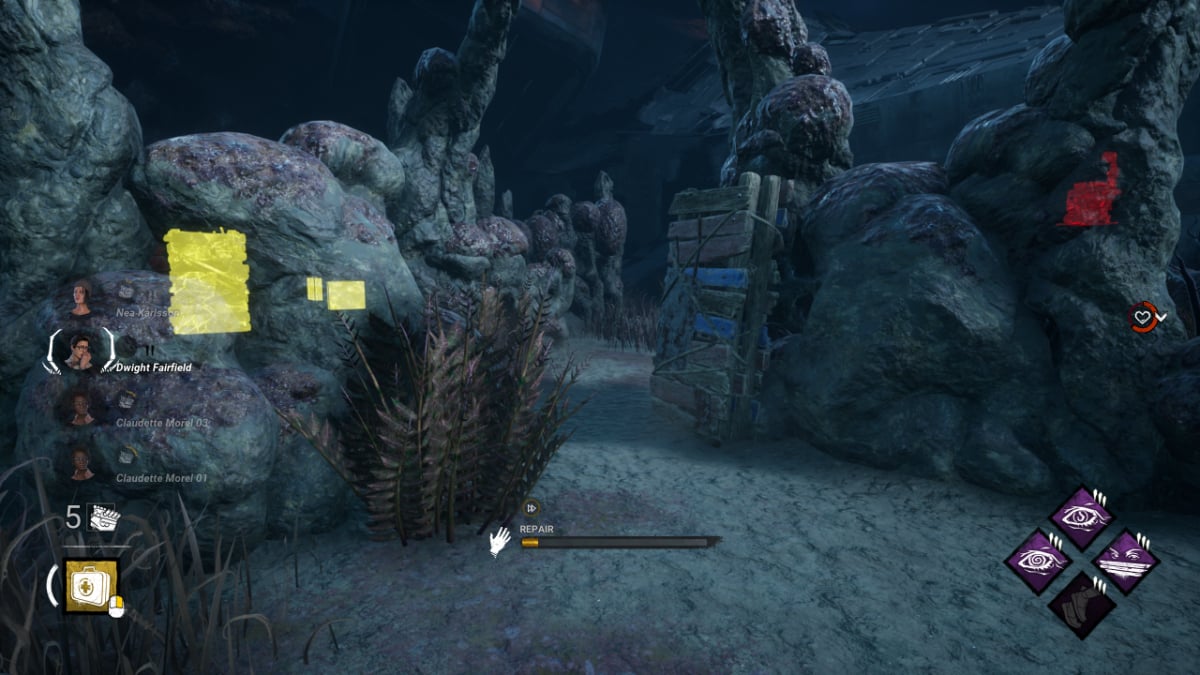The image size is (1200, 675).
Task: Click the generators remaining icon
Action: (x=104, y=517)
